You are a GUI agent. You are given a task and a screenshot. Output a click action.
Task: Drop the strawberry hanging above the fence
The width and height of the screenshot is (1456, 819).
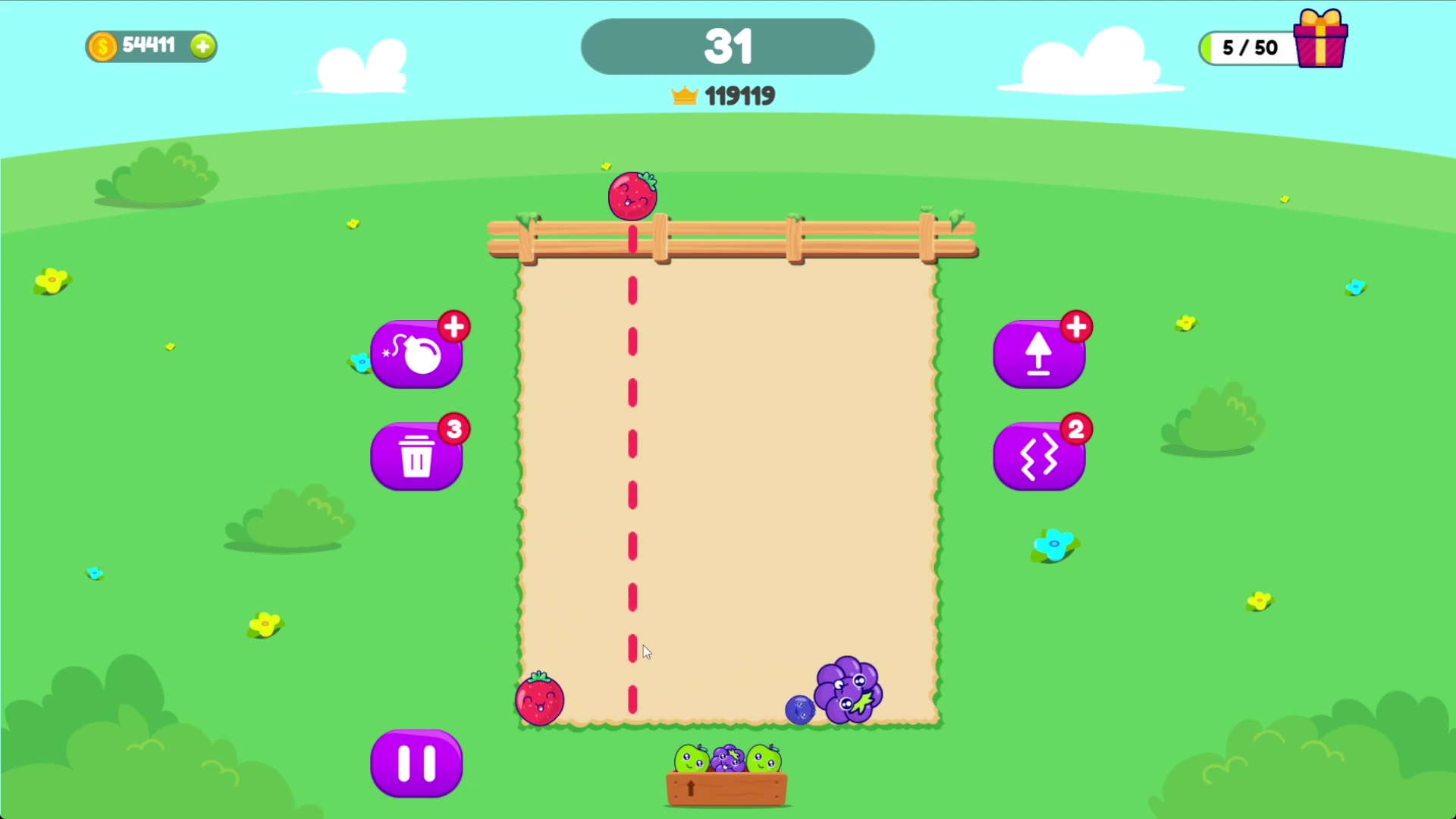pos(632,196)
